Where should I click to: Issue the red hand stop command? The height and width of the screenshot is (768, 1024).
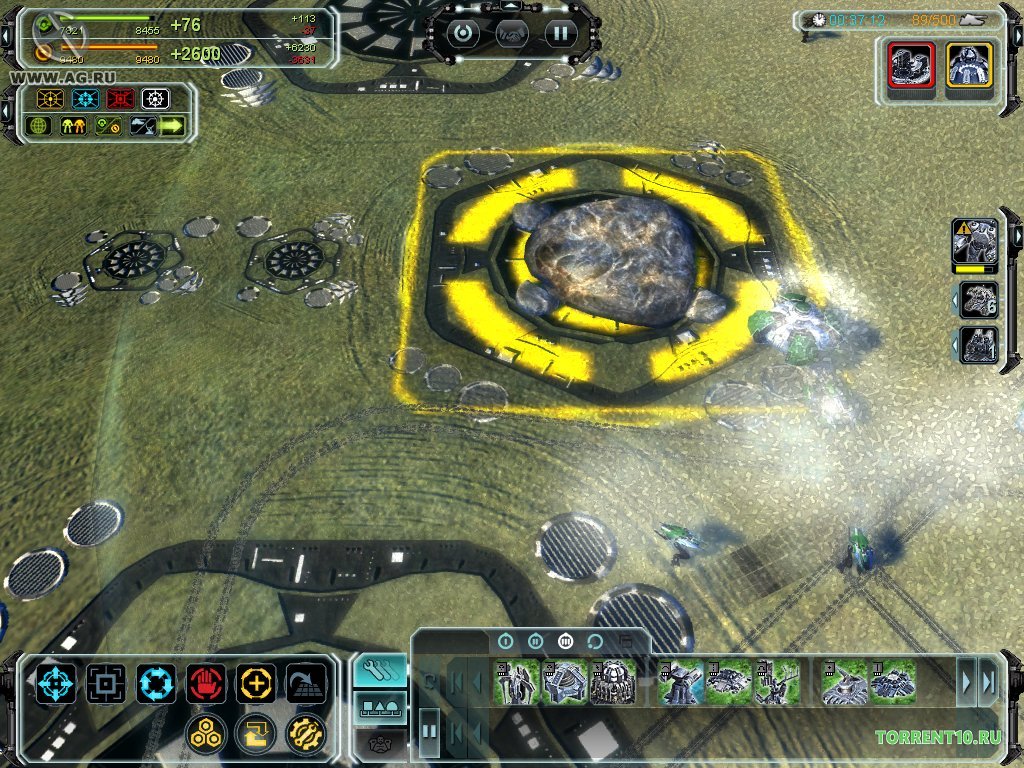click(206, 684)
